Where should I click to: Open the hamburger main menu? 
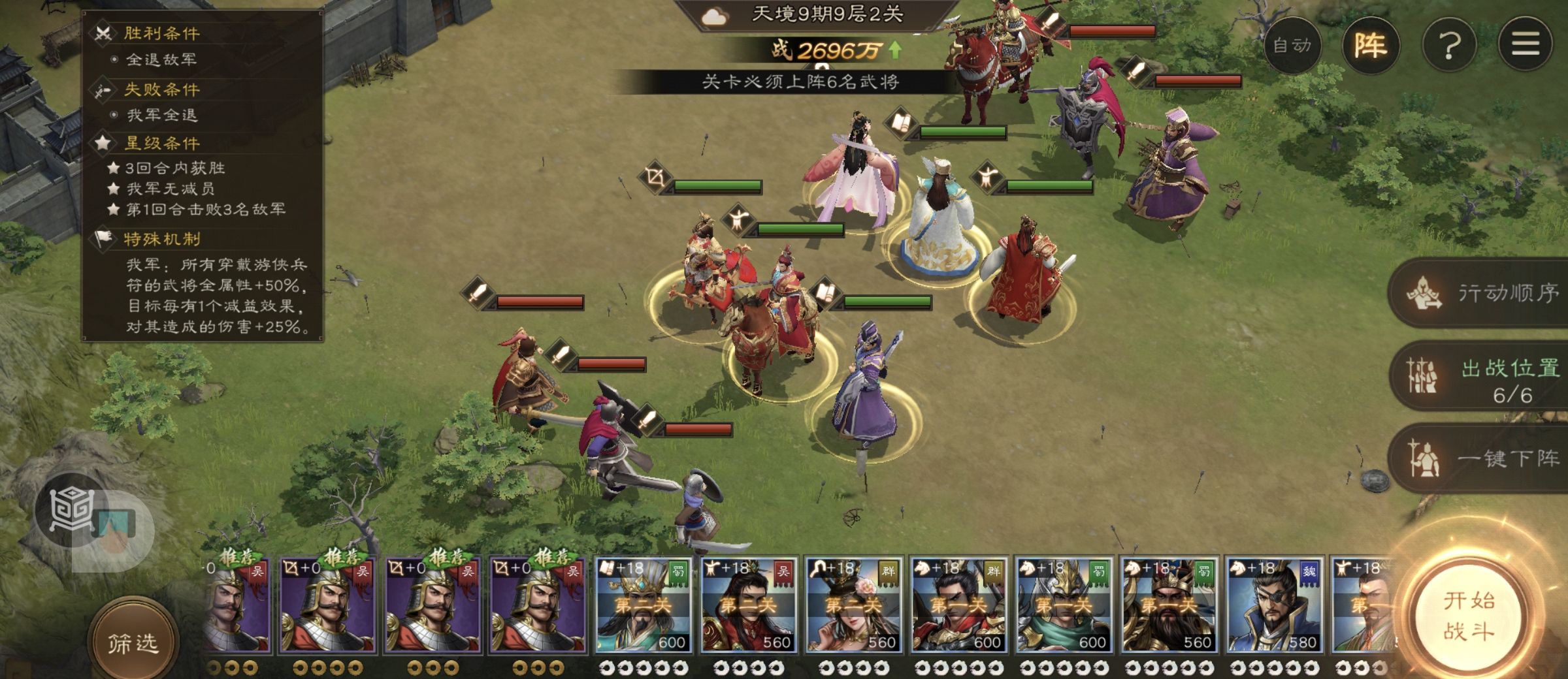point(1526,44)
